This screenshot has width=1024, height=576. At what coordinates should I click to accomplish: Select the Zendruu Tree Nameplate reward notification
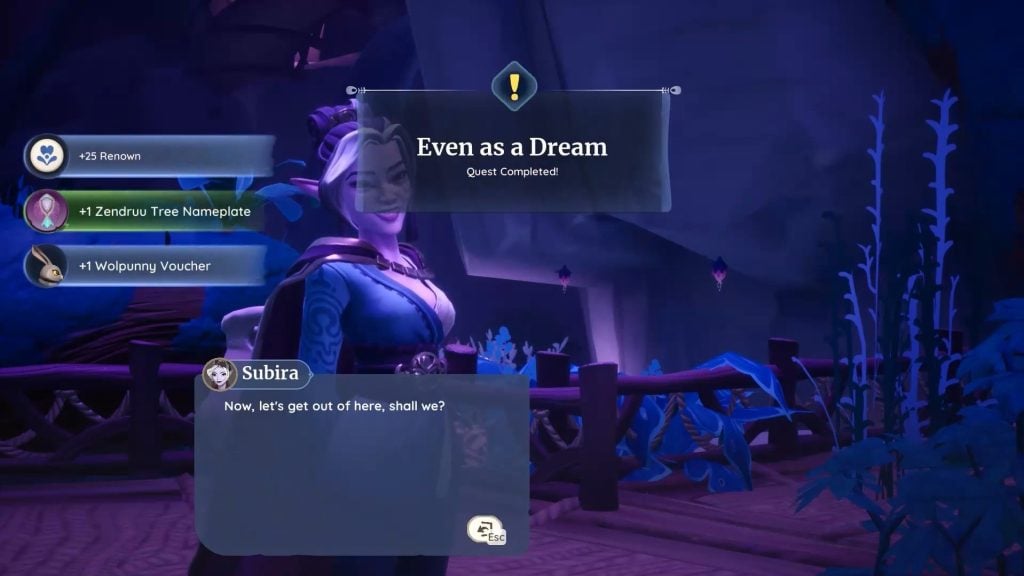(x=150, y=211)
